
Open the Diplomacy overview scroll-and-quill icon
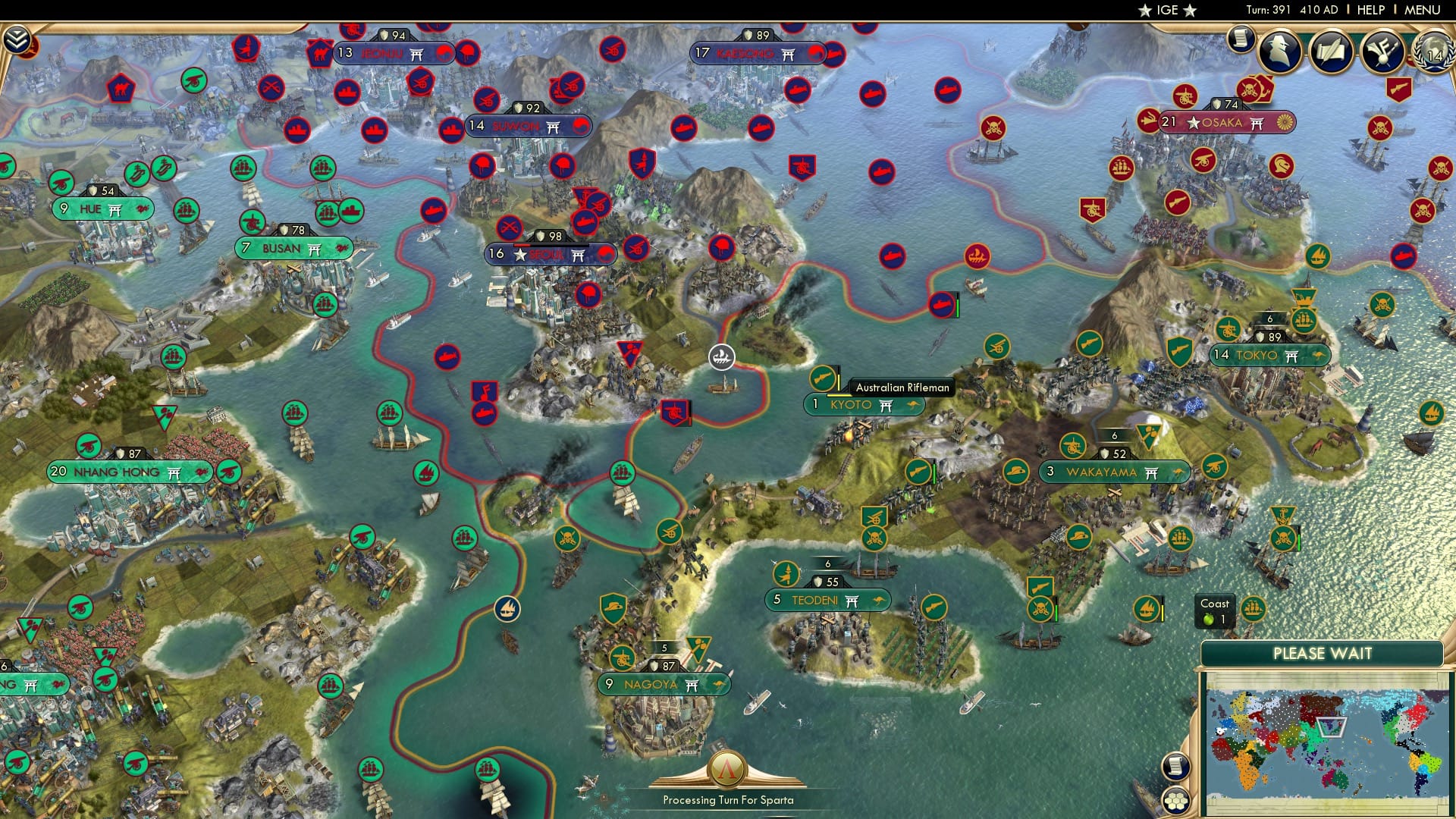click(1331, 49)
